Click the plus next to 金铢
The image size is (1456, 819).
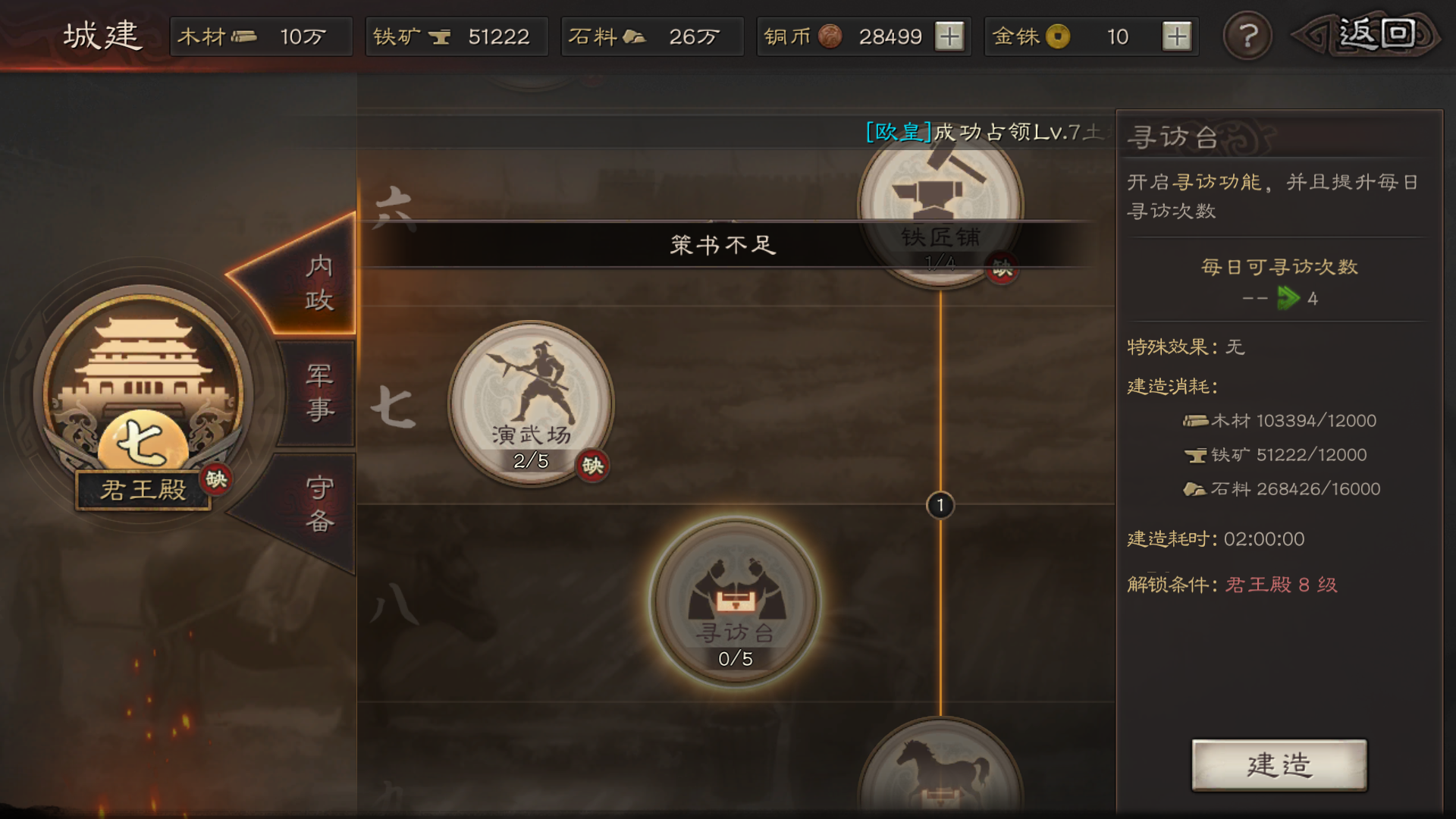pyautogui.click(x=1178, y=36)
